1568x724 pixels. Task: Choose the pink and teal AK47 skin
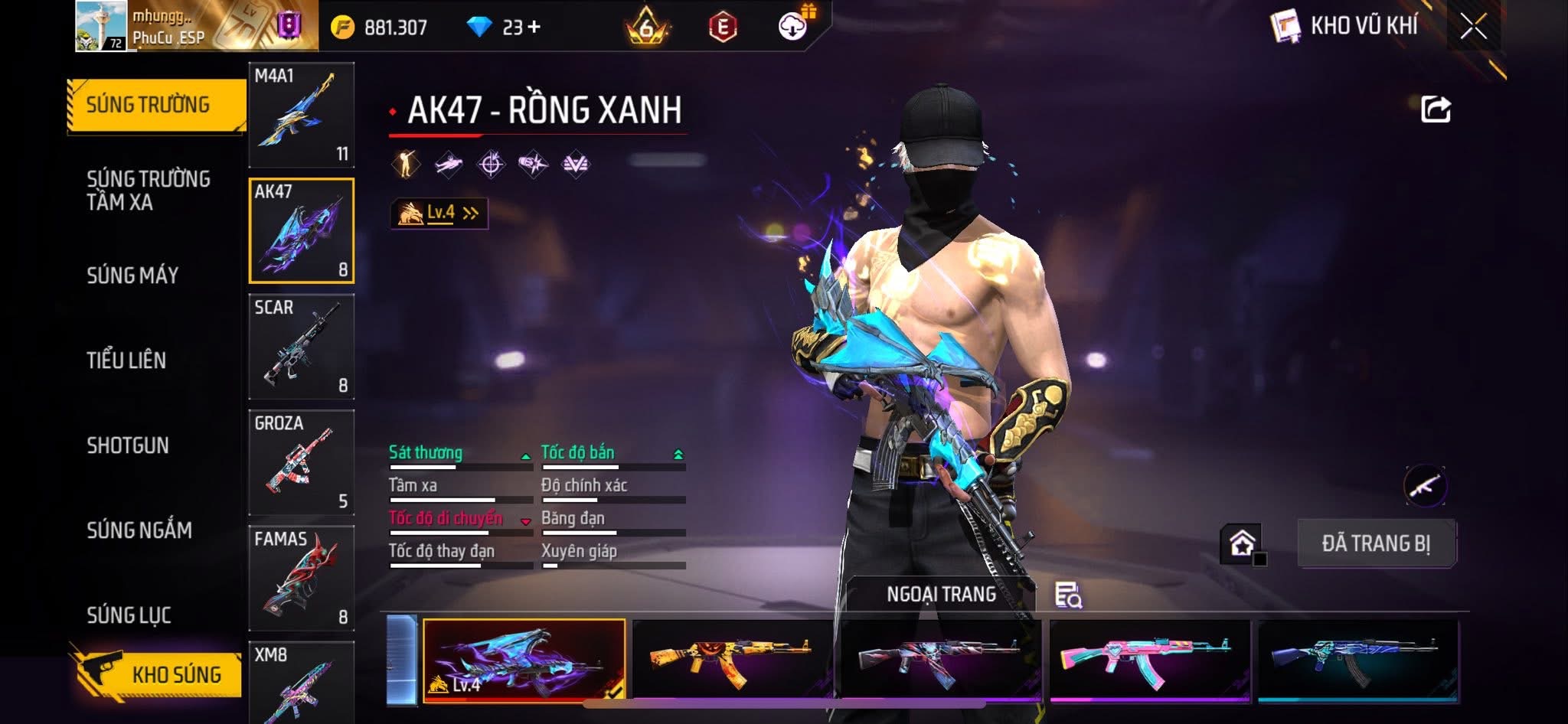coord(1148,660)
